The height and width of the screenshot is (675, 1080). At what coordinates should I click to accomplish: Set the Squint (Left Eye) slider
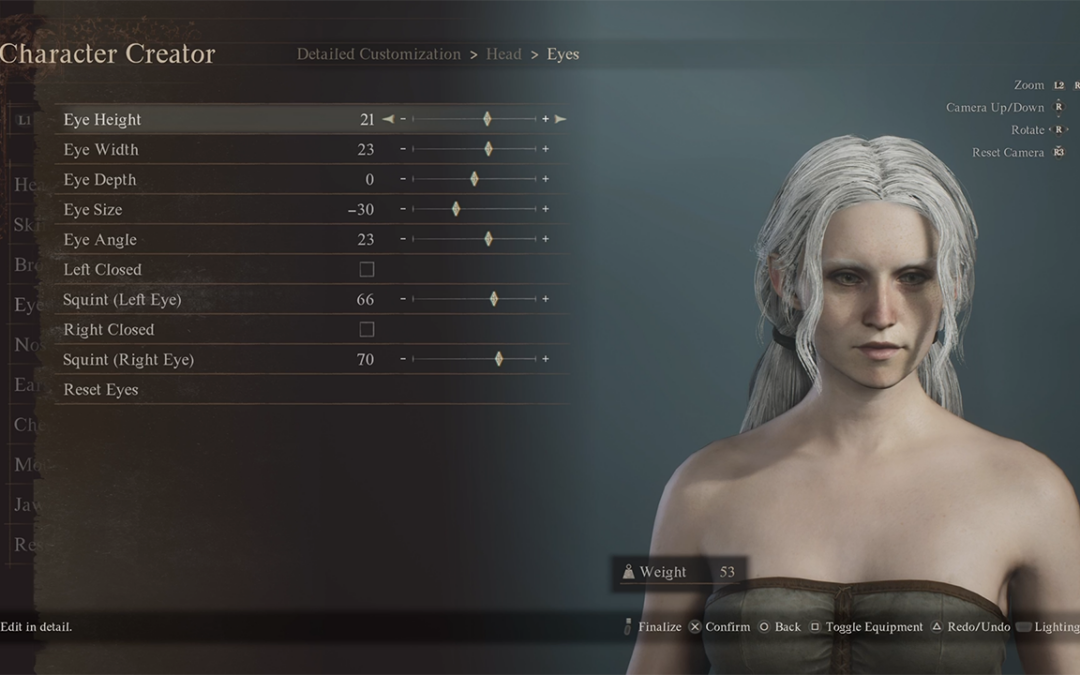tap(494, 300)
